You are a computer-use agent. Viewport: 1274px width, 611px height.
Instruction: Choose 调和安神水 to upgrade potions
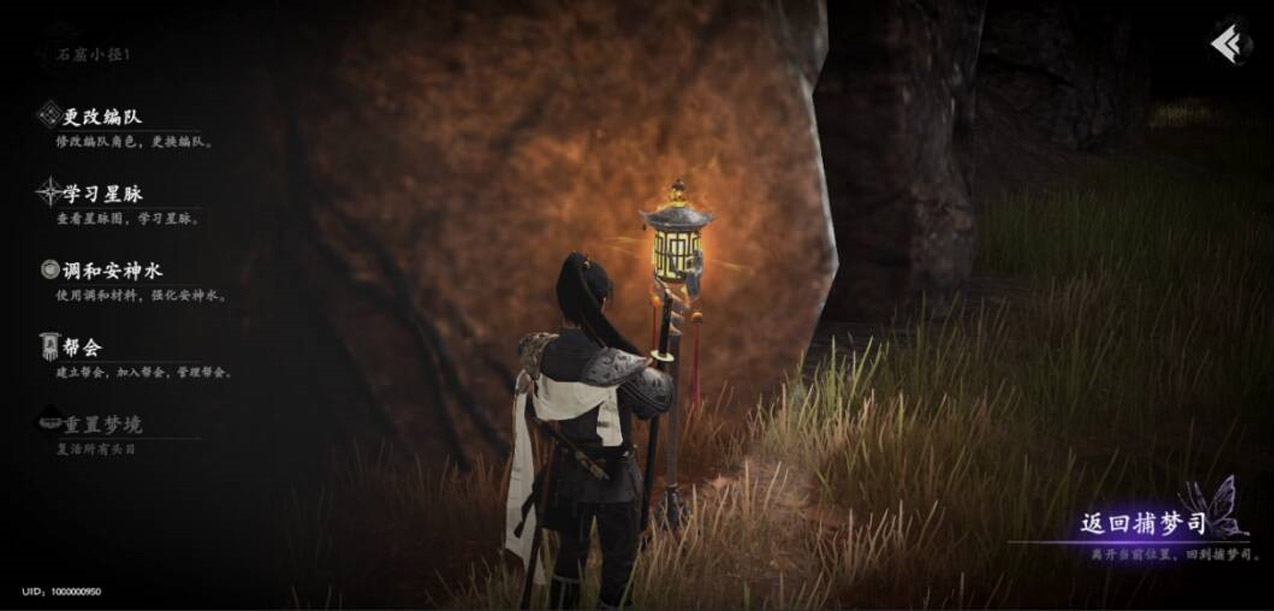tap(112, 270)
